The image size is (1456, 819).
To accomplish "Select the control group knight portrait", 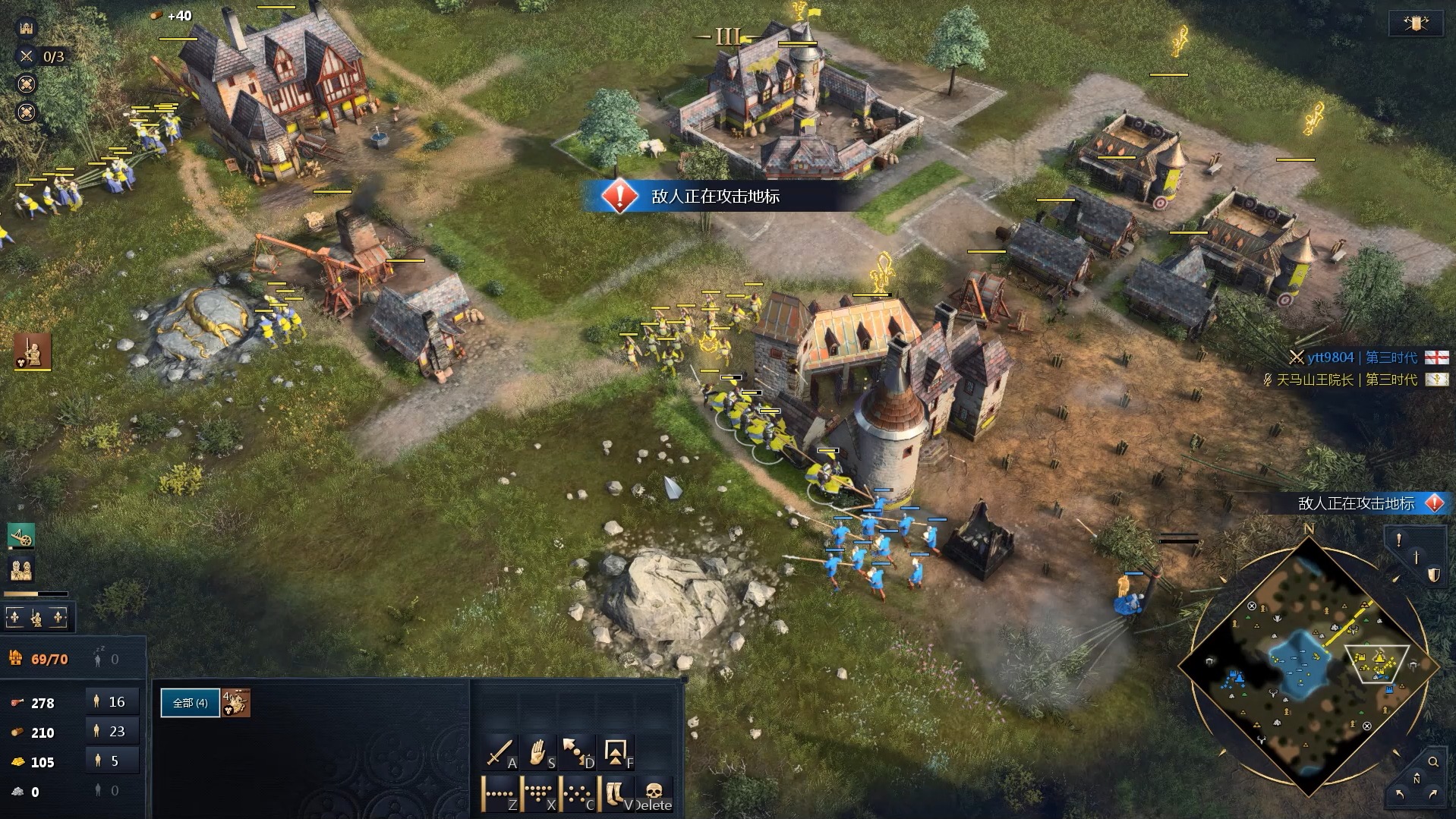I will point(33,351).
